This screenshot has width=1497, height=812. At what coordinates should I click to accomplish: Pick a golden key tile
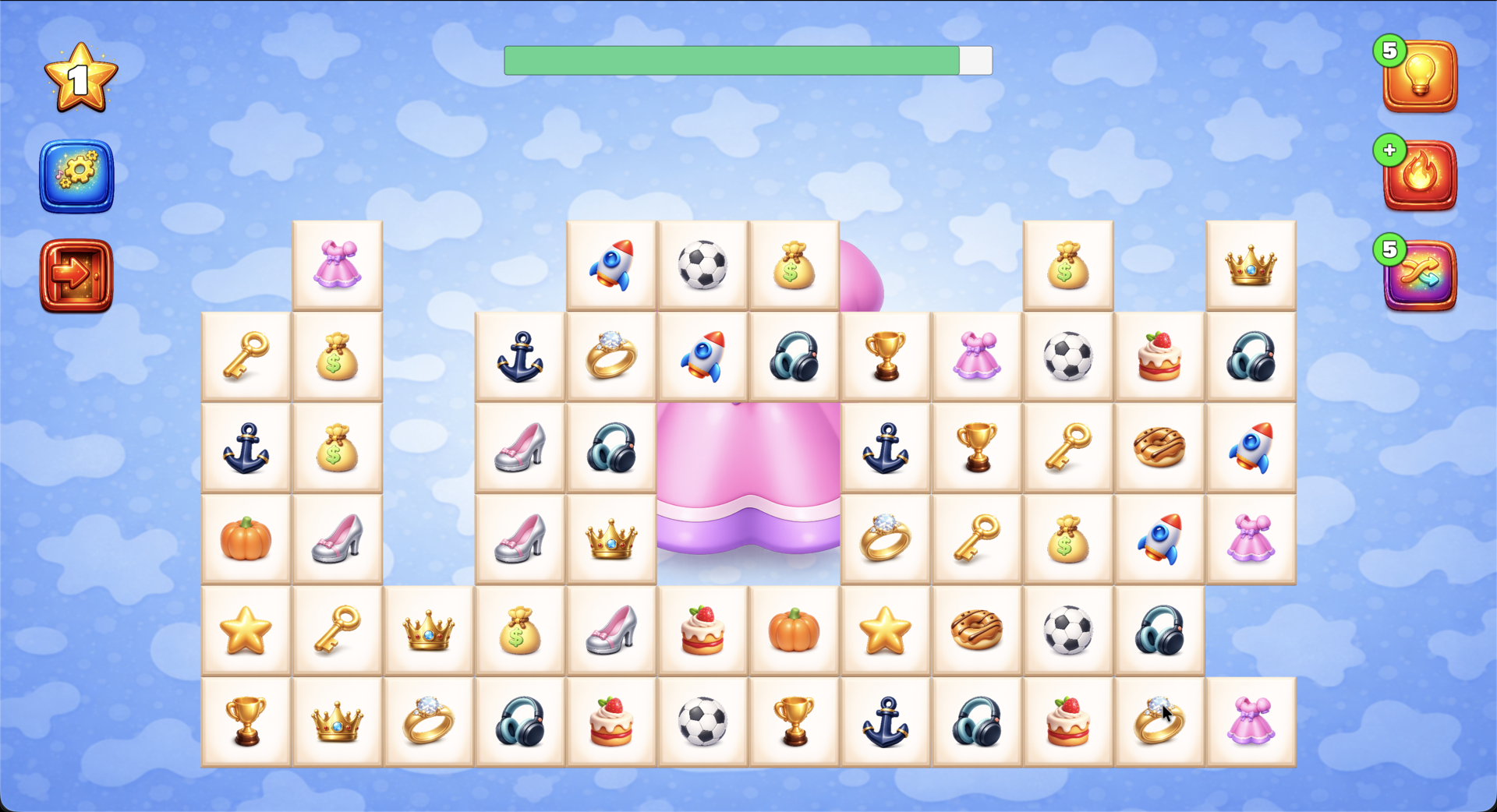tap(246, 356)
